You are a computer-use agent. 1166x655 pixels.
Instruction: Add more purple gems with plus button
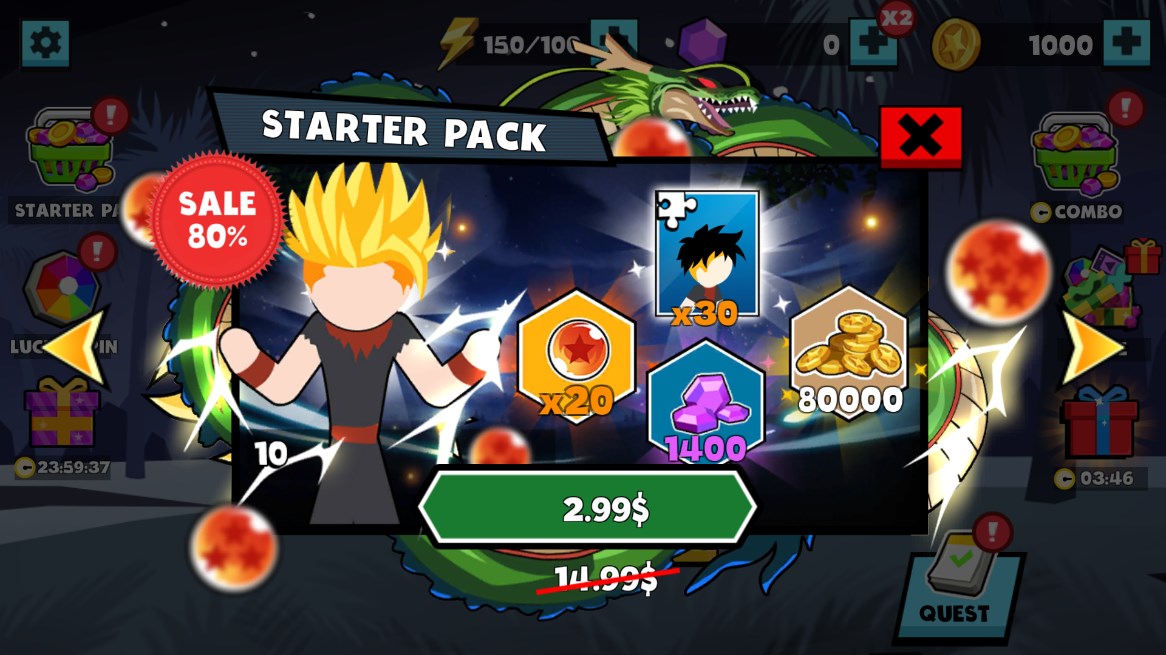(871, 44)
